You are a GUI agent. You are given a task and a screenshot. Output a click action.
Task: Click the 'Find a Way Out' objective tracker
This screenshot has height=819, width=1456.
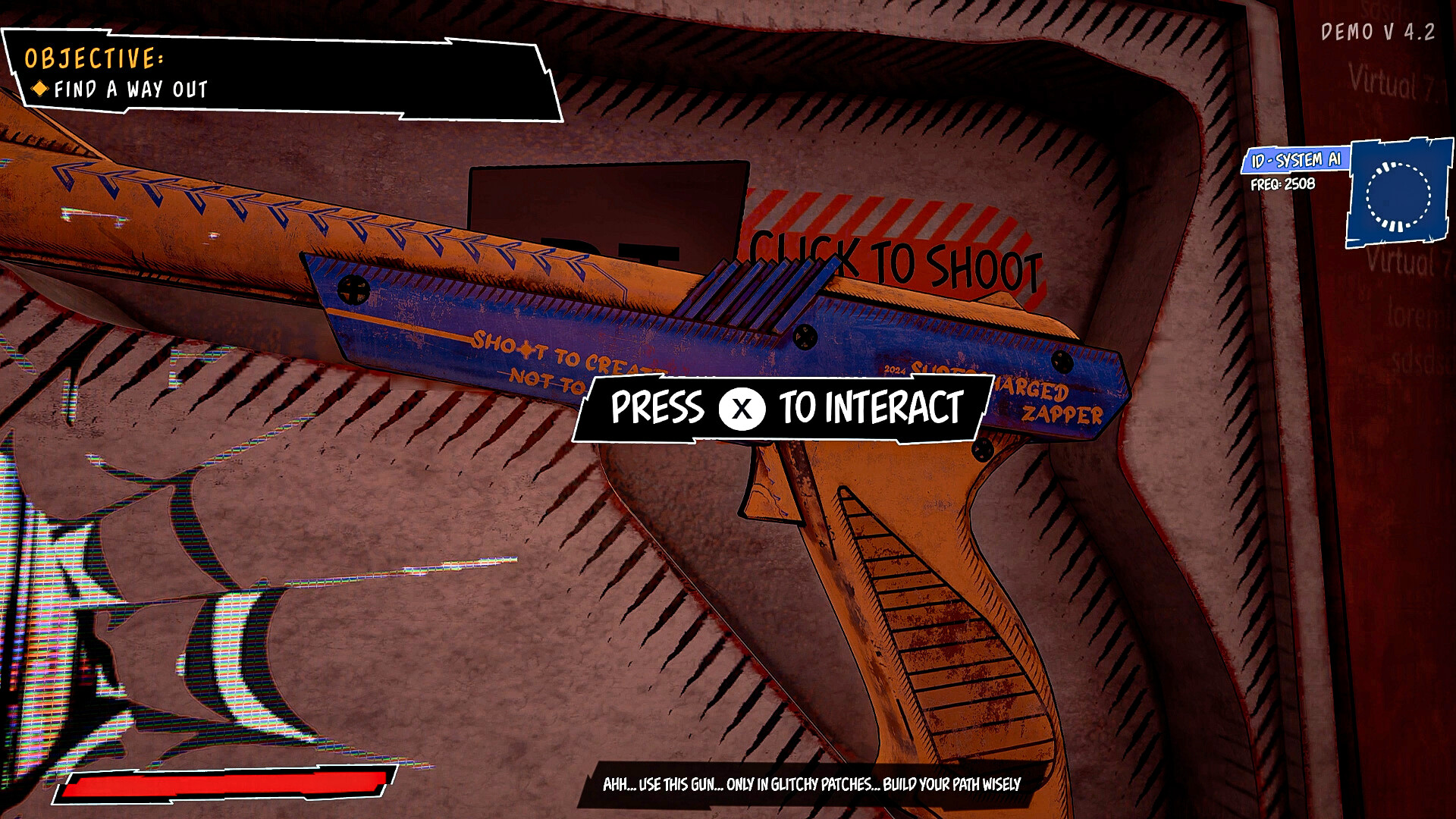click(130, 89)
